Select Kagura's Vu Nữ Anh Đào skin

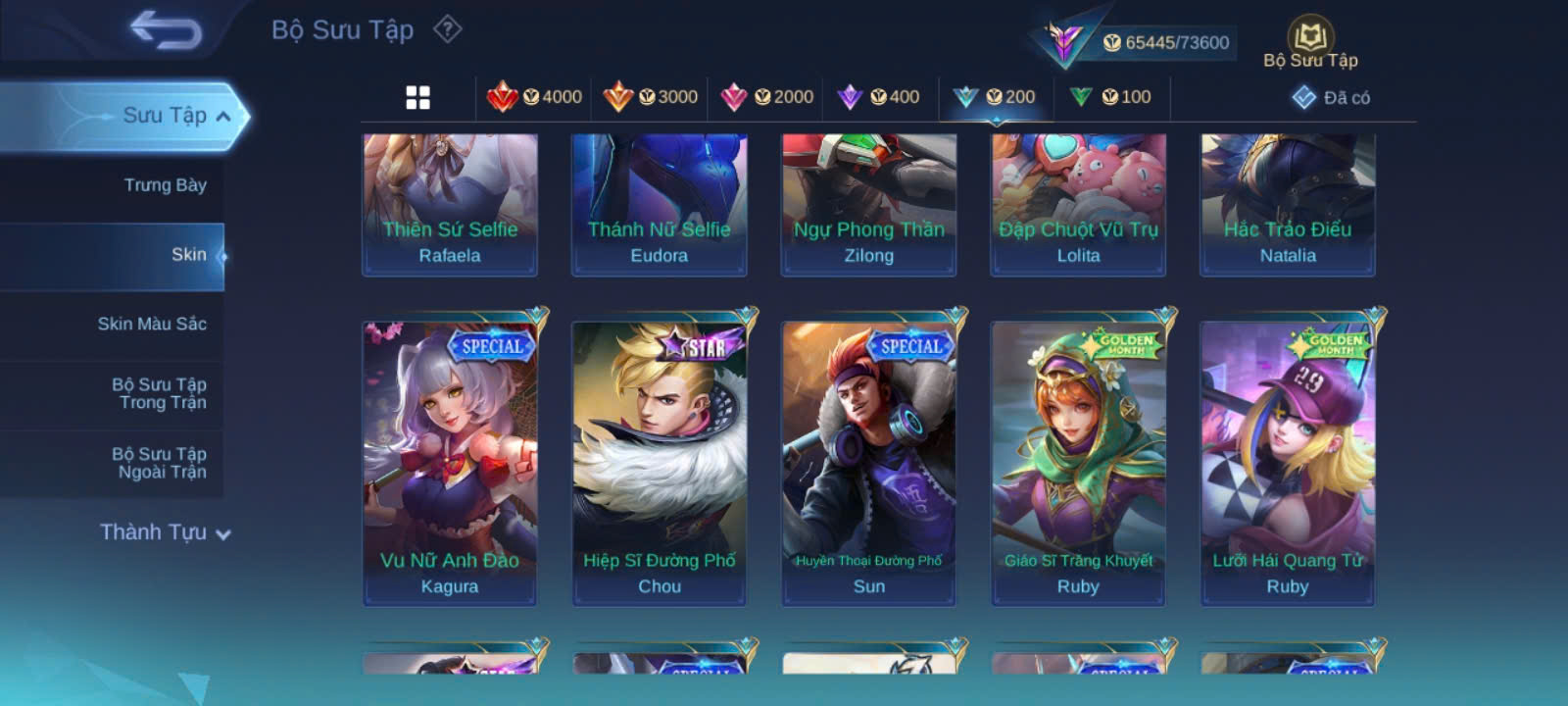point(450,461)
